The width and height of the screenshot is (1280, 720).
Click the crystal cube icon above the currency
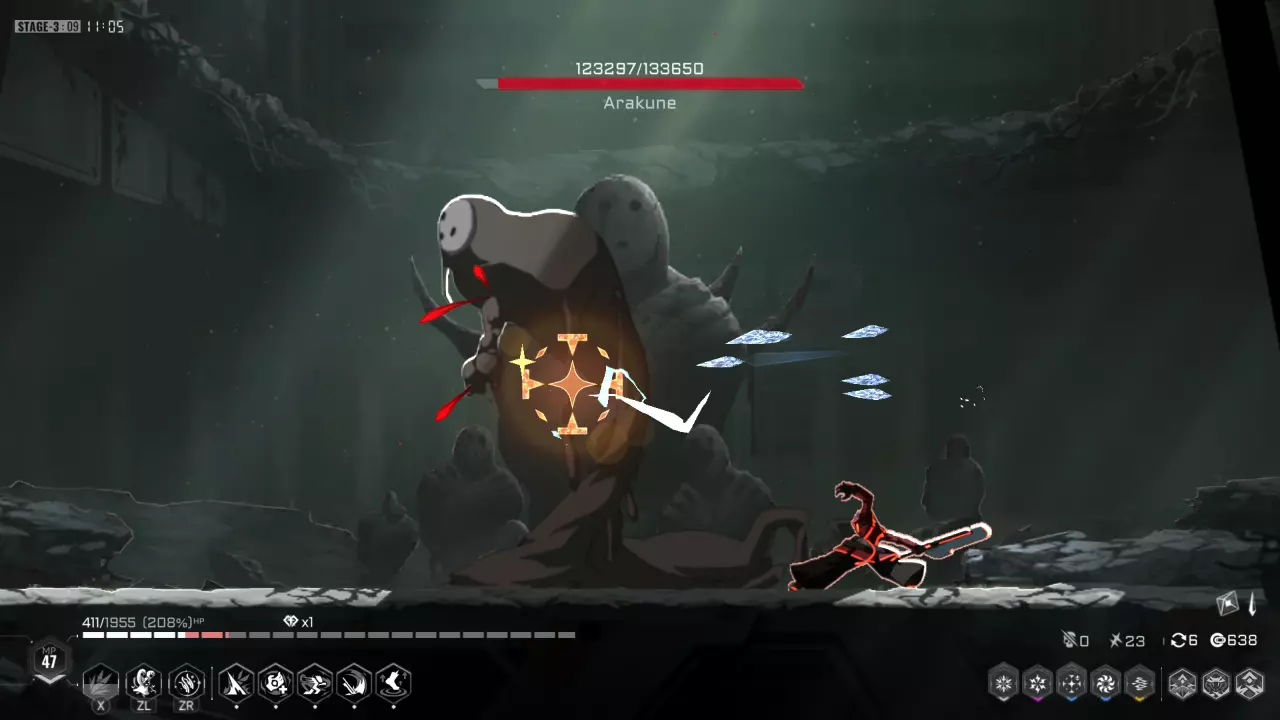pyautogui.click(x=1228, y=603)
